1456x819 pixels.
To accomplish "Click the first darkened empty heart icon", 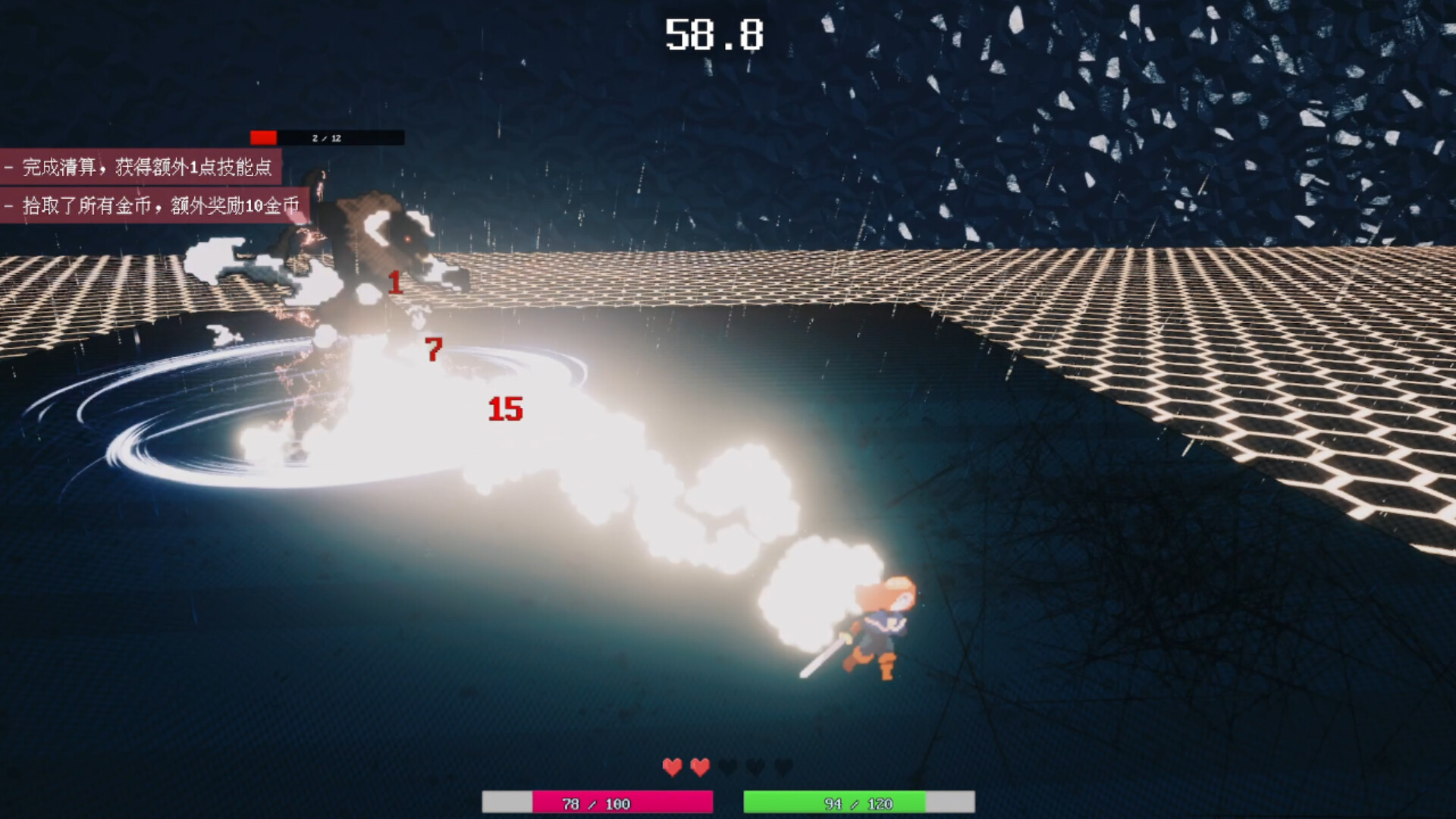I will [x=726, y=767].
